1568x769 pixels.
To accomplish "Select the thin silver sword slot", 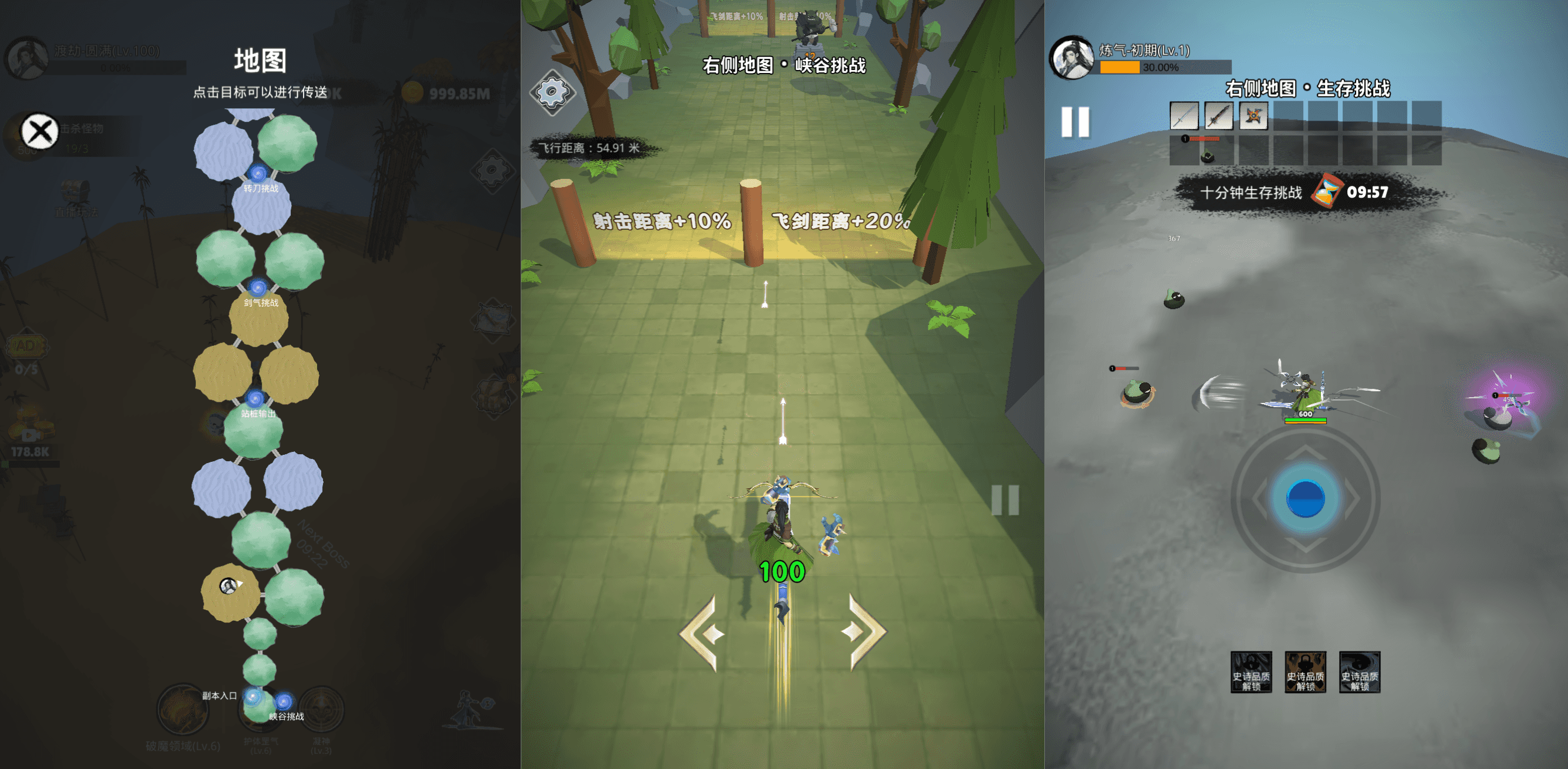I will coord(1183,116).
